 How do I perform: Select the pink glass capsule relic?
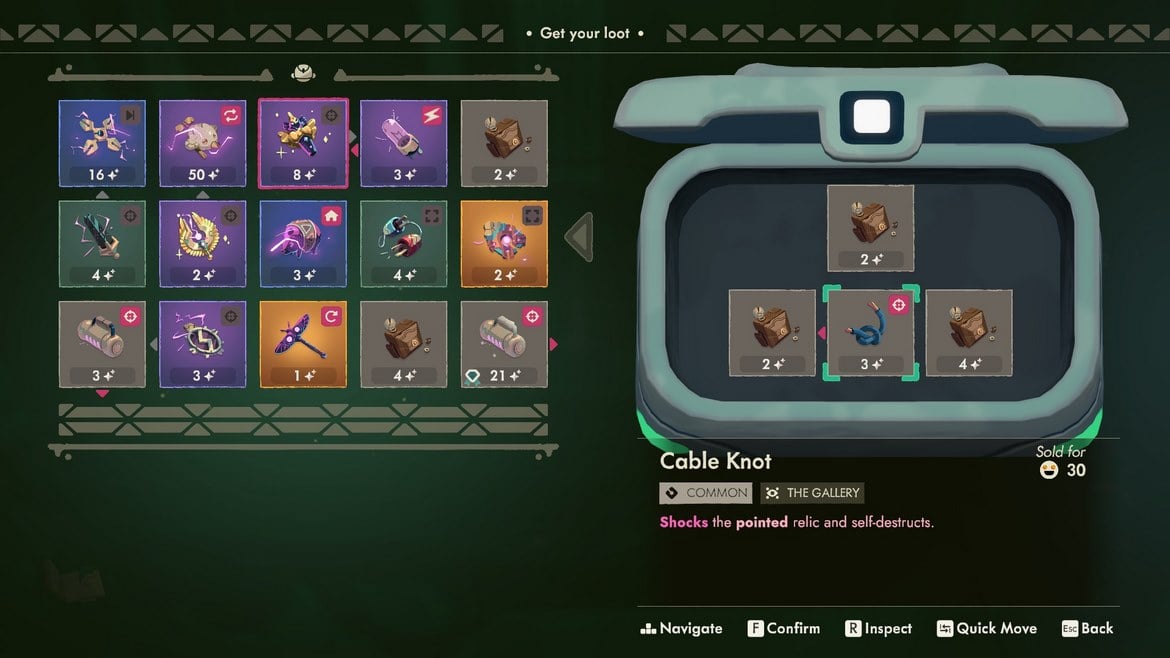coord(404,143)
